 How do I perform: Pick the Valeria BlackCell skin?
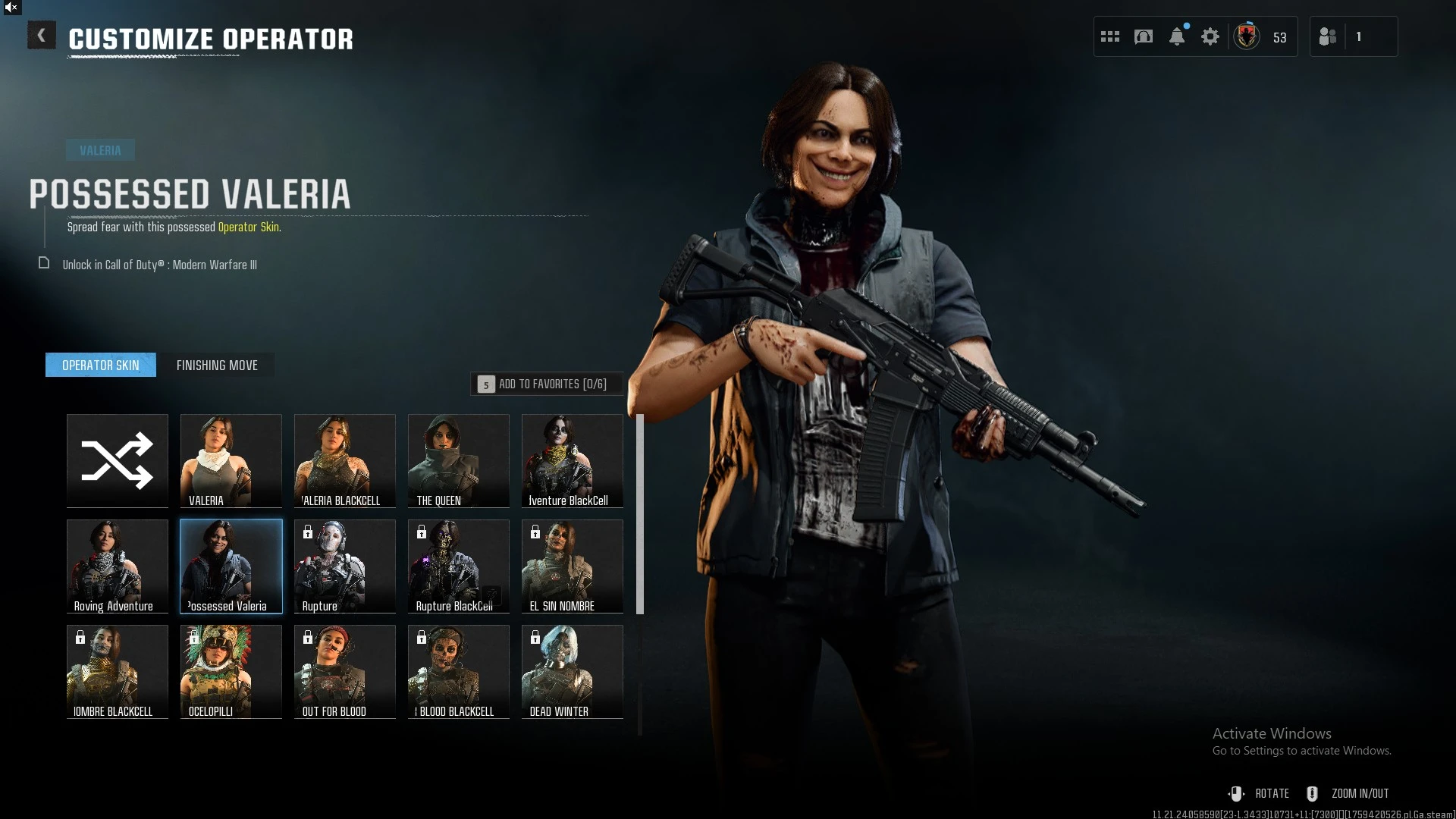click(x=345, y=460)
